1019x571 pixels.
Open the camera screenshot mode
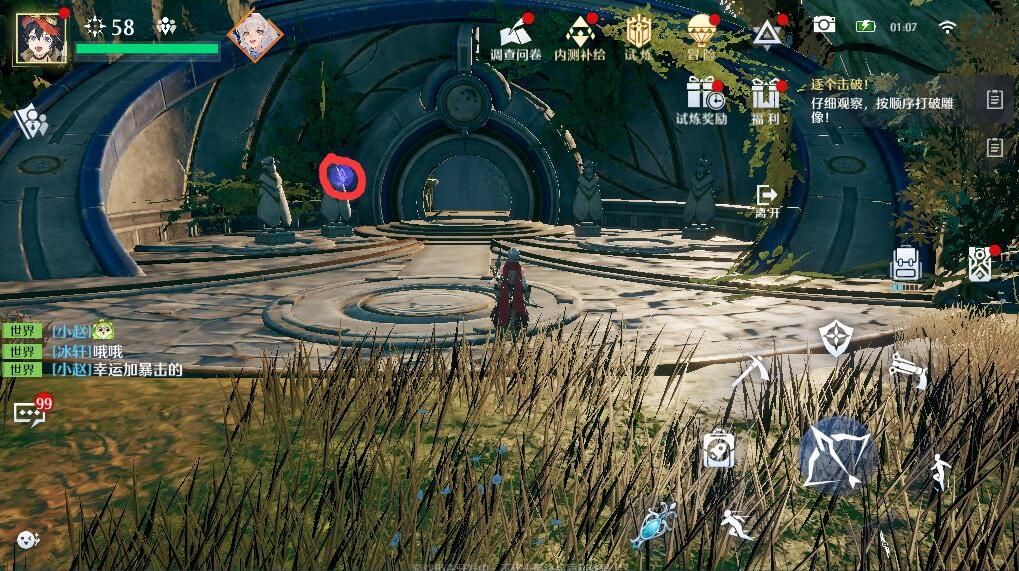click(824, 25)
